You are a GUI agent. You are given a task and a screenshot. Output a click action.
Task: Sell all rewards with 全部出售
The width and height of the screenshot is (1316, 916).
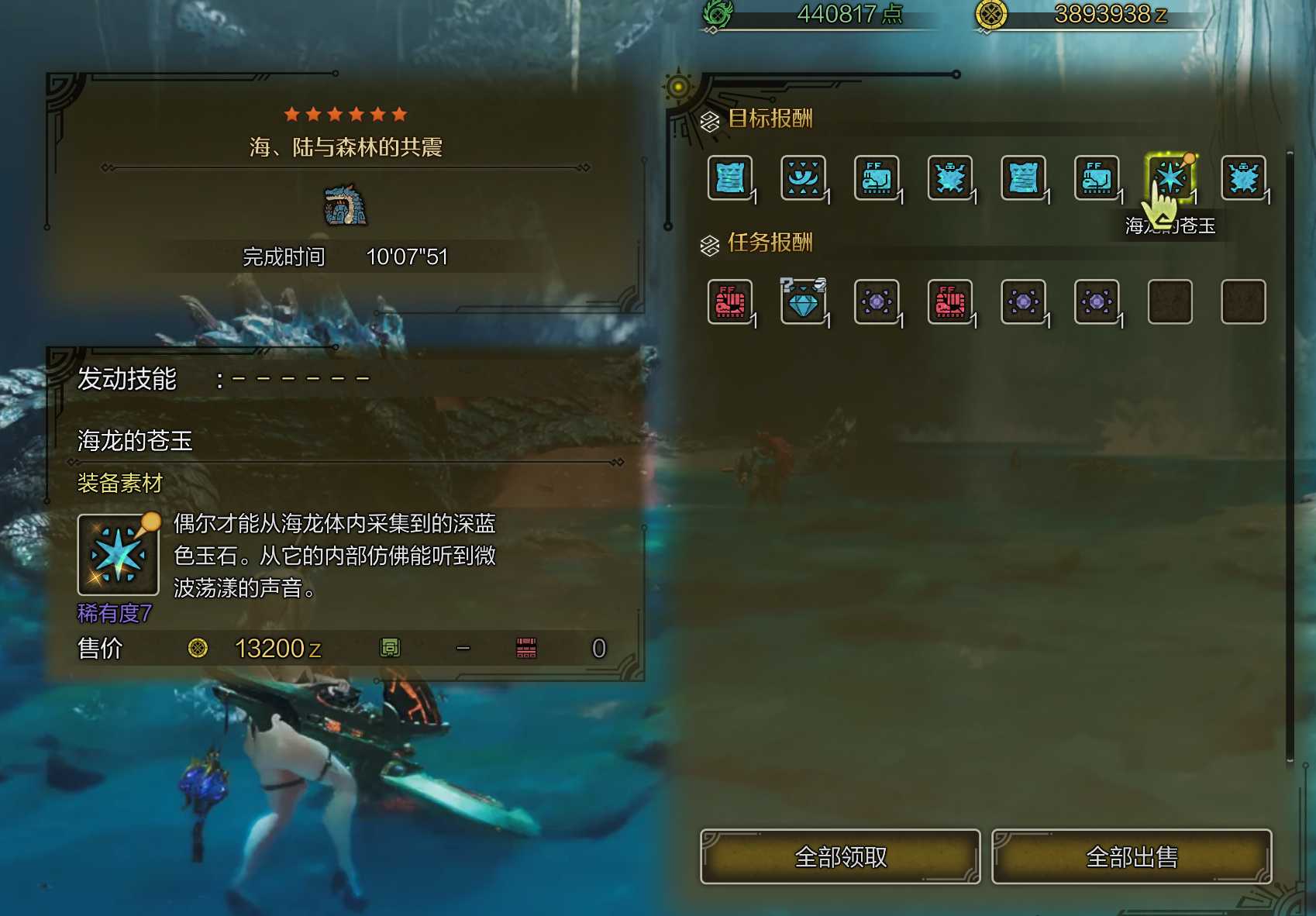click(x=1132, y=856)
